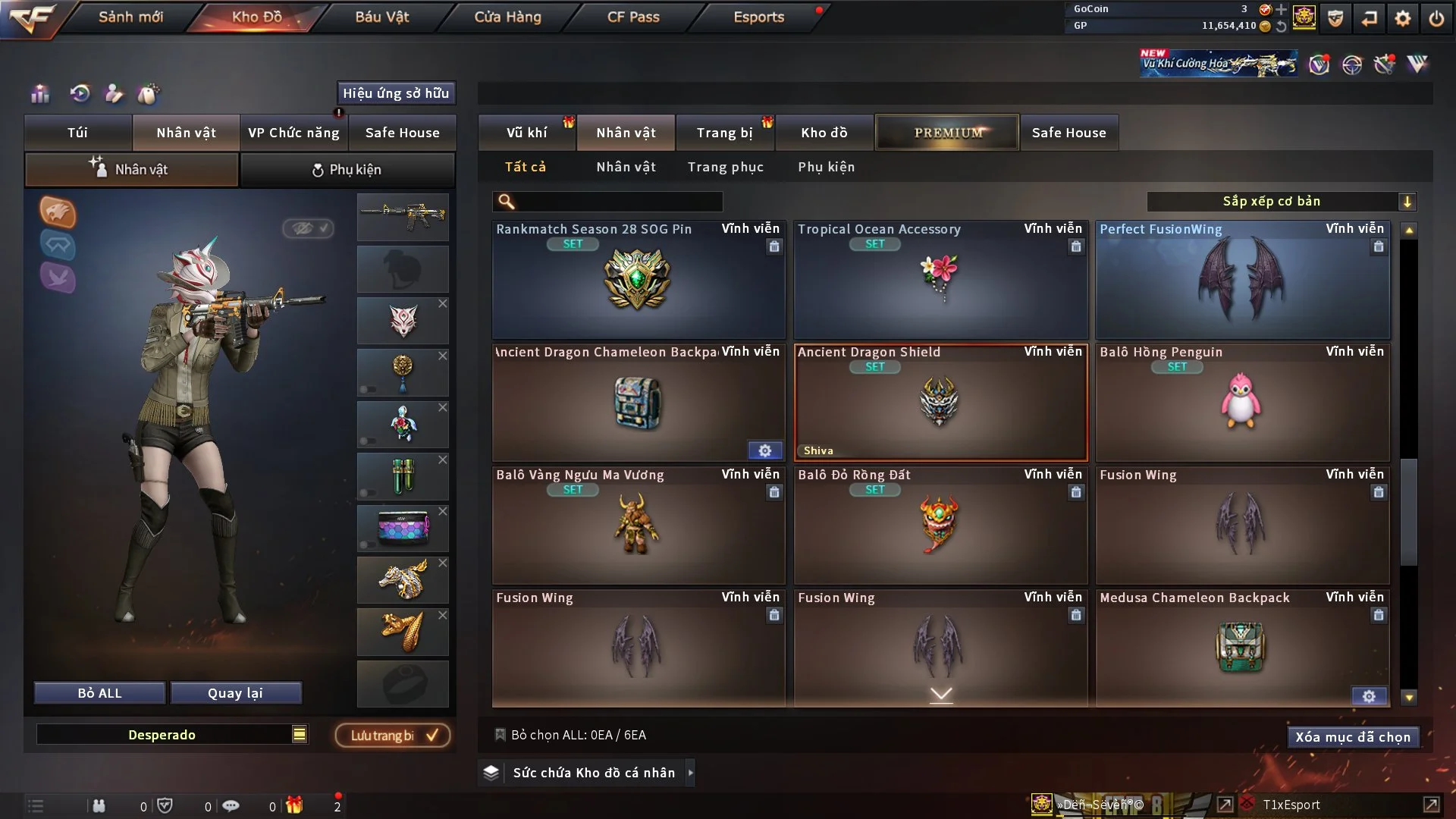Open the Sắp xếp cơ bản sort dropdown
This screenshot has width=1456, height=819.
tap(1280, 202)
